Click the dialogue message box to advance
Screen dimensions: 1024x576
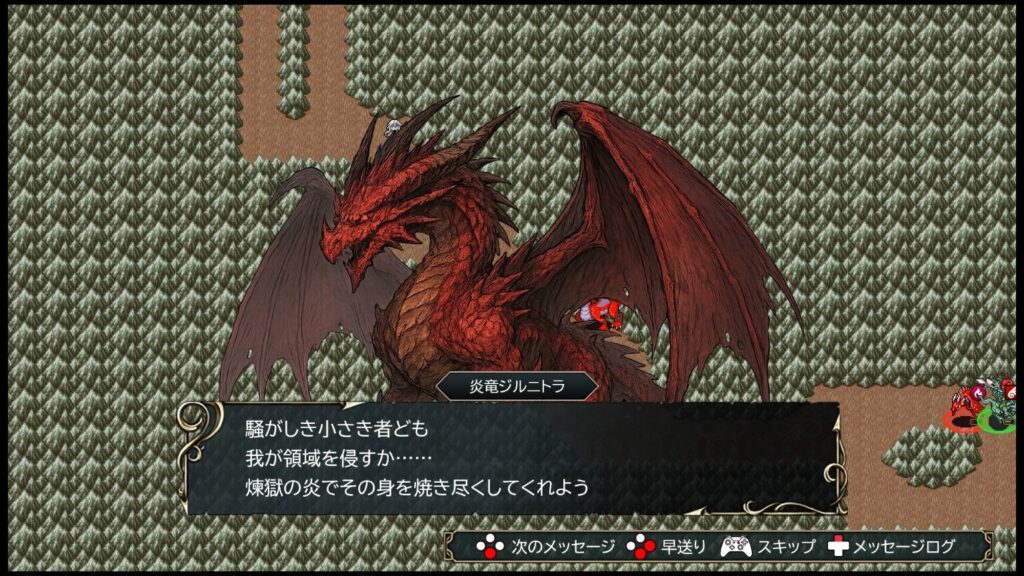510,459
